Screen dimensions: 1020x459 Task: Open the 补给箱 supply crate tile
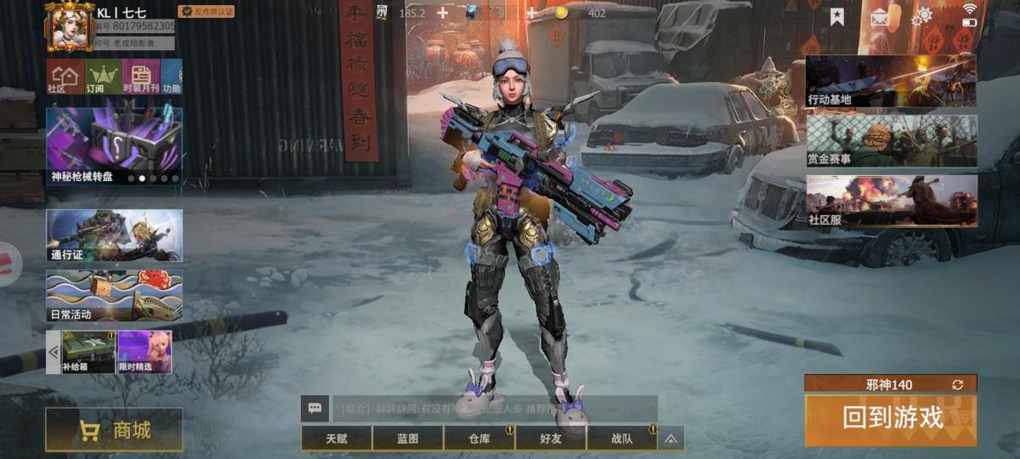88,352
